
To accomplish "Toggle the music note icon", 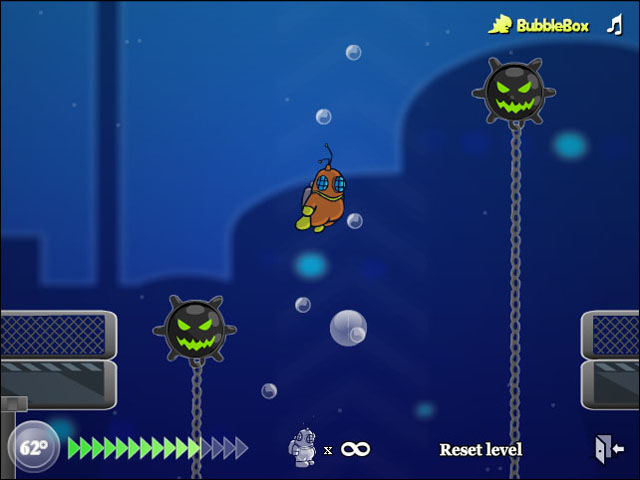I will 614,25.
